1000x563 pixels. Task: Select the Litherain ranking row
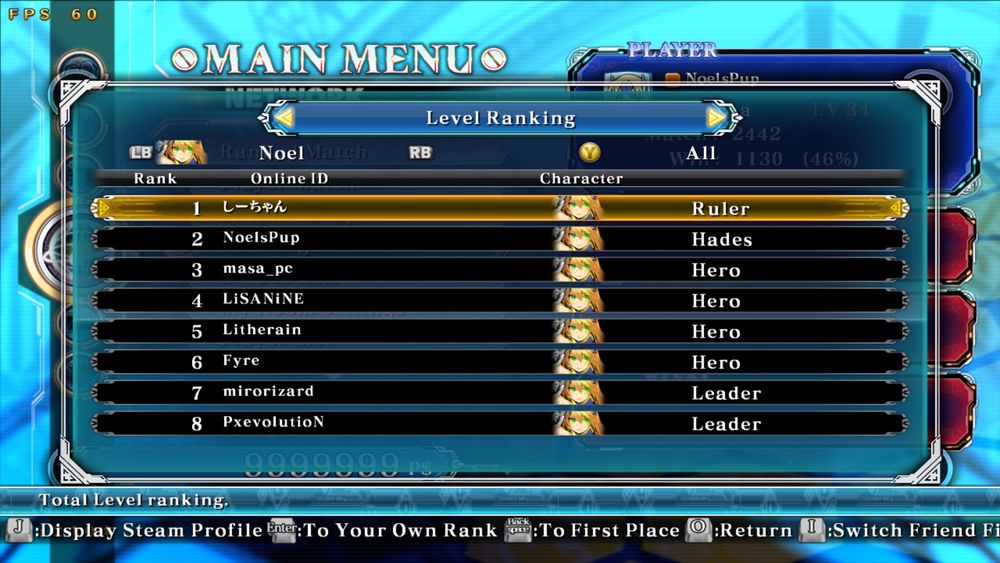tap(500, 331)
